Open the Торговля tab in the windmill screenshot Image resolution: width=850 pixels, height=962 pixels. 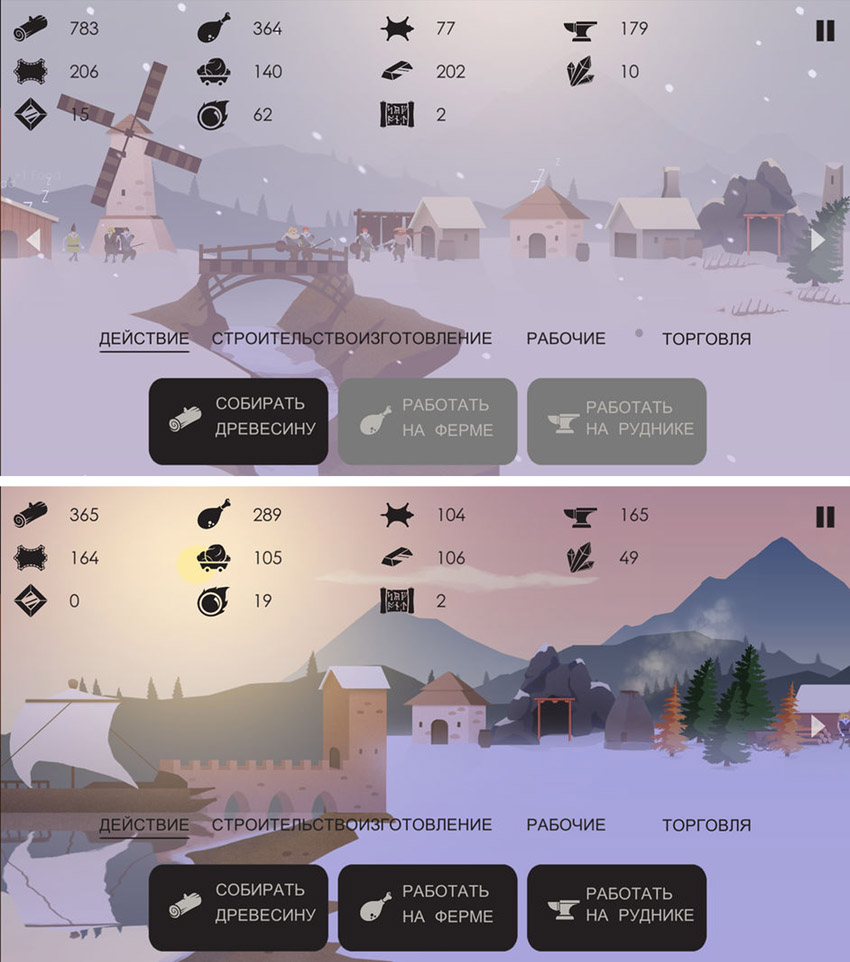pyautogui.click(x=706, y=338)
